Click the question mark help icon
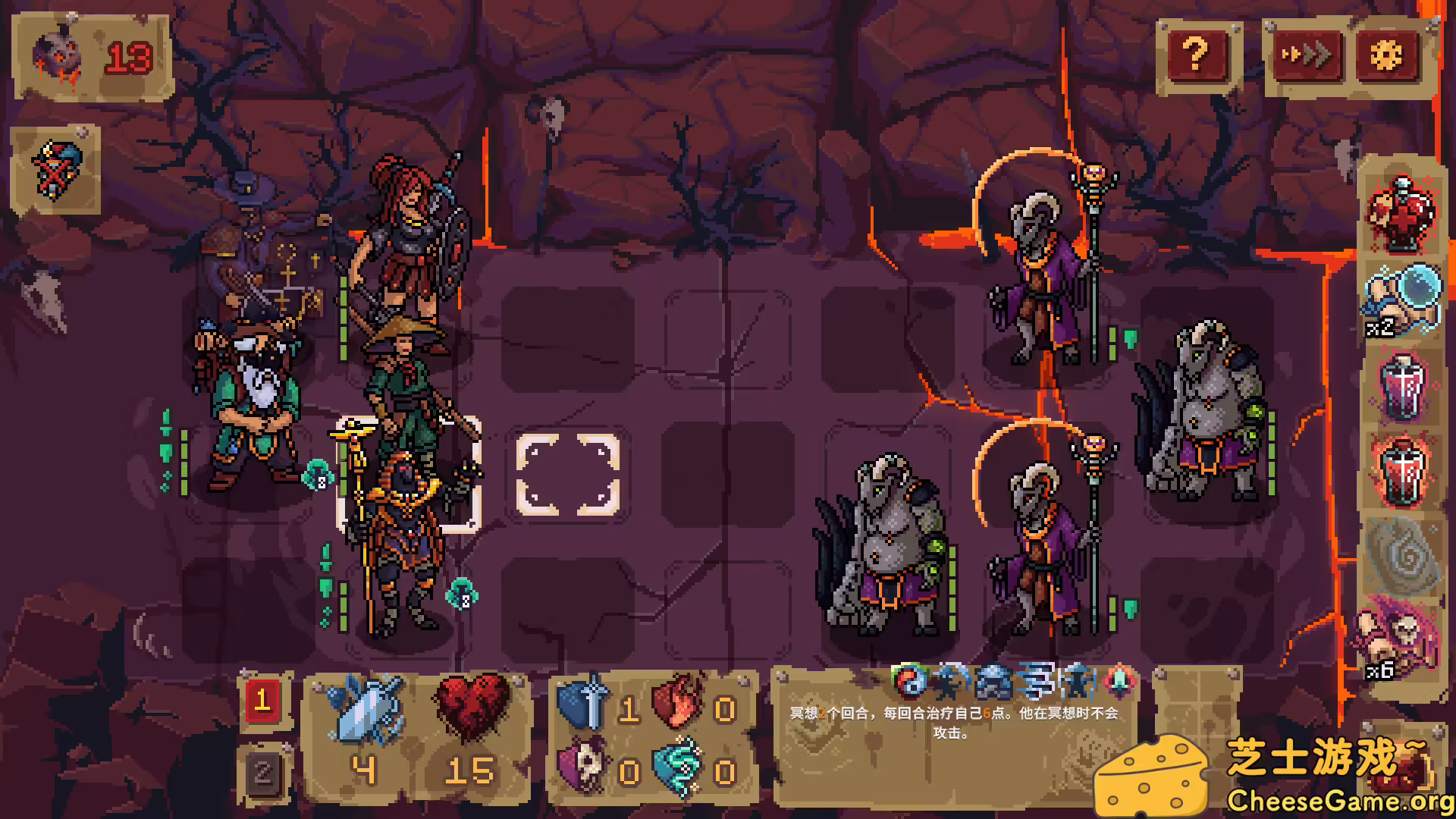Viewport: 1456px width, 819px height. pyautogui.click(x=1197, y=54)
